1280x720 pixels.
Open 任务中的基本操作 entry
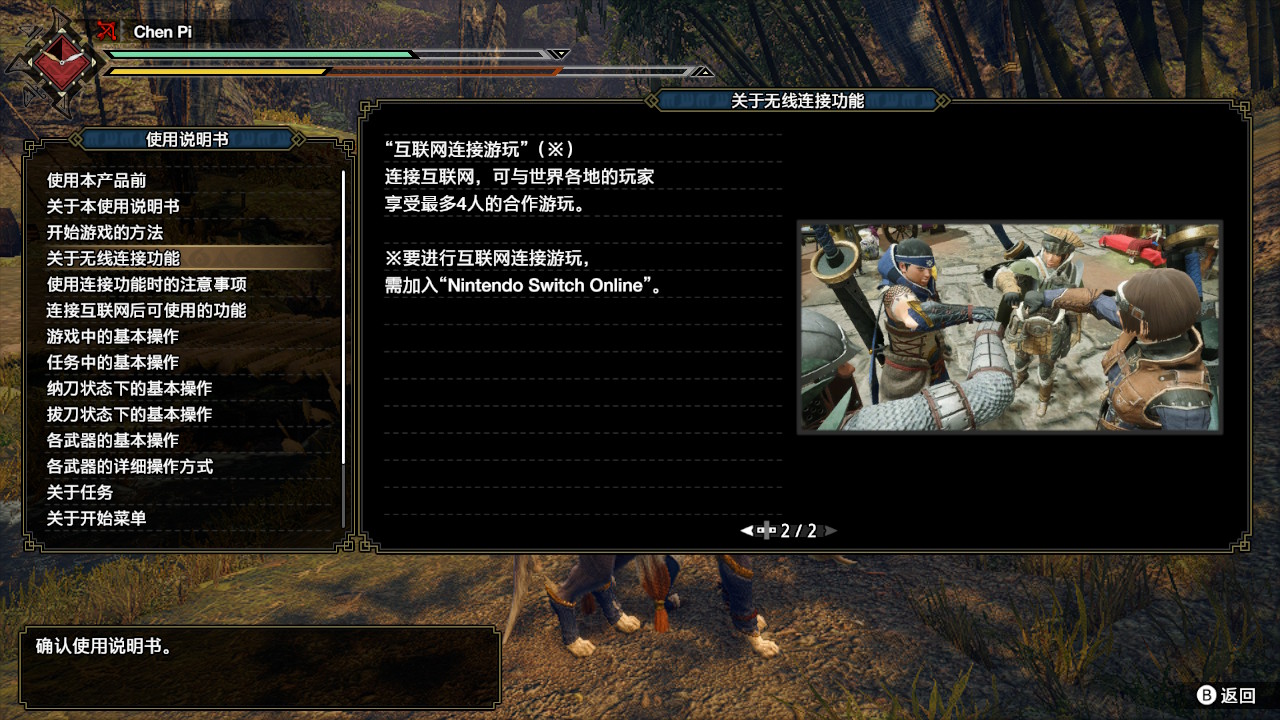[x=113, y=362]
